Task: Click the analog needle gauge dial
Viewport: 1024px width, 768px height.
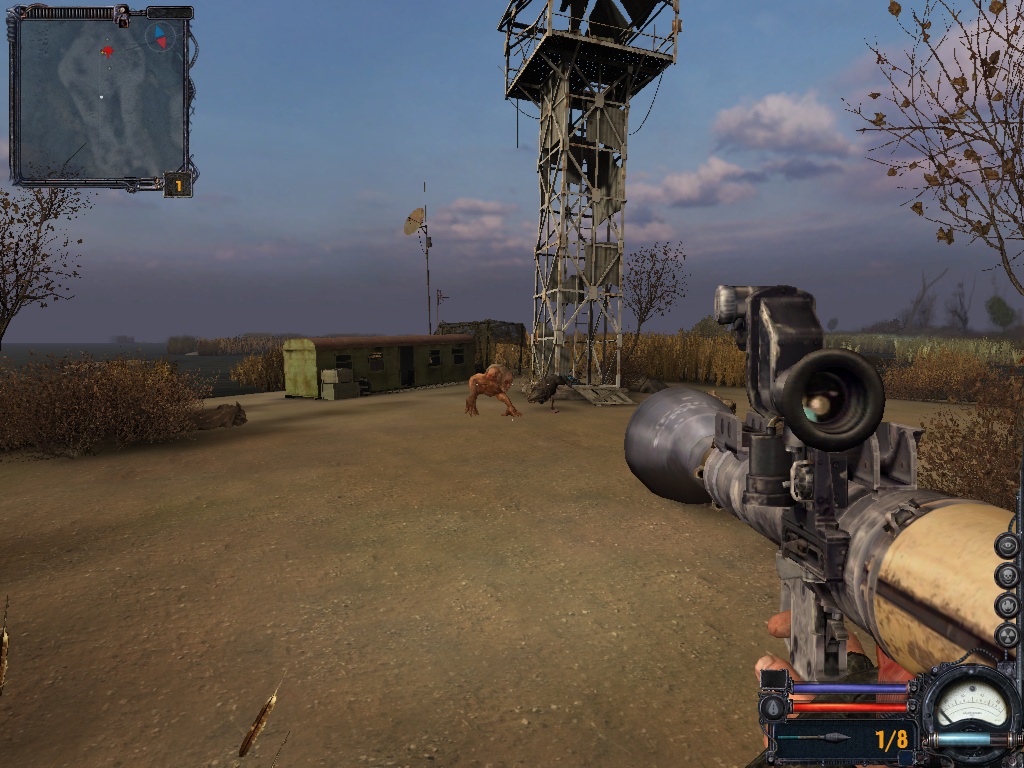Action: (970, 703)
